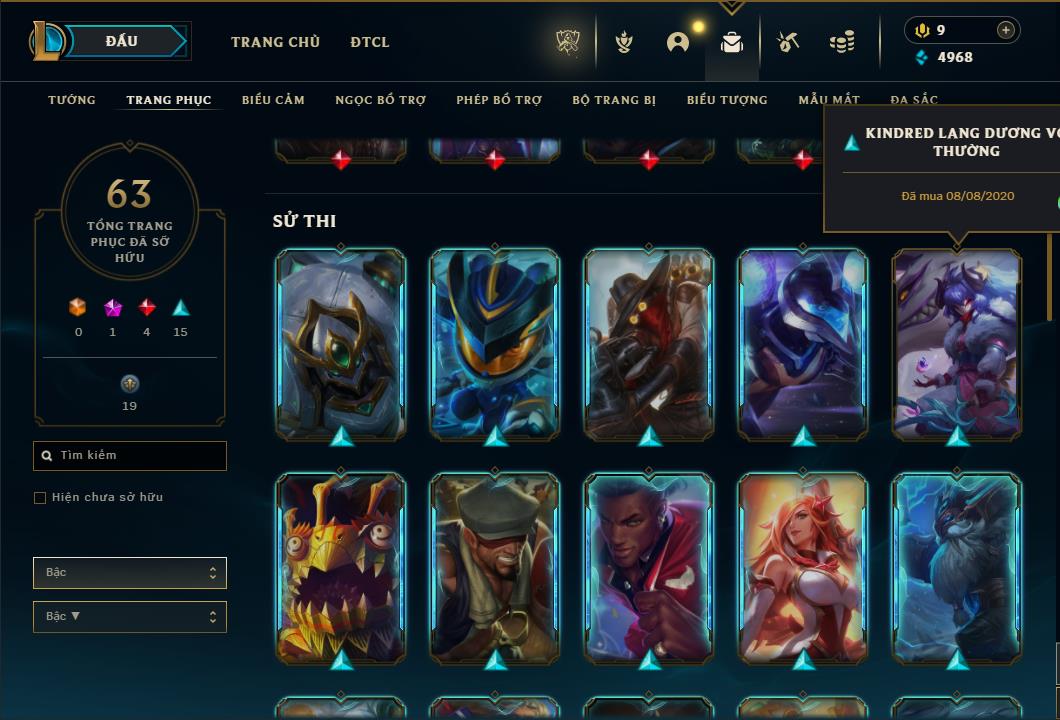
Task: Open the ĐTCL menu entry
Action: [370, 42]
